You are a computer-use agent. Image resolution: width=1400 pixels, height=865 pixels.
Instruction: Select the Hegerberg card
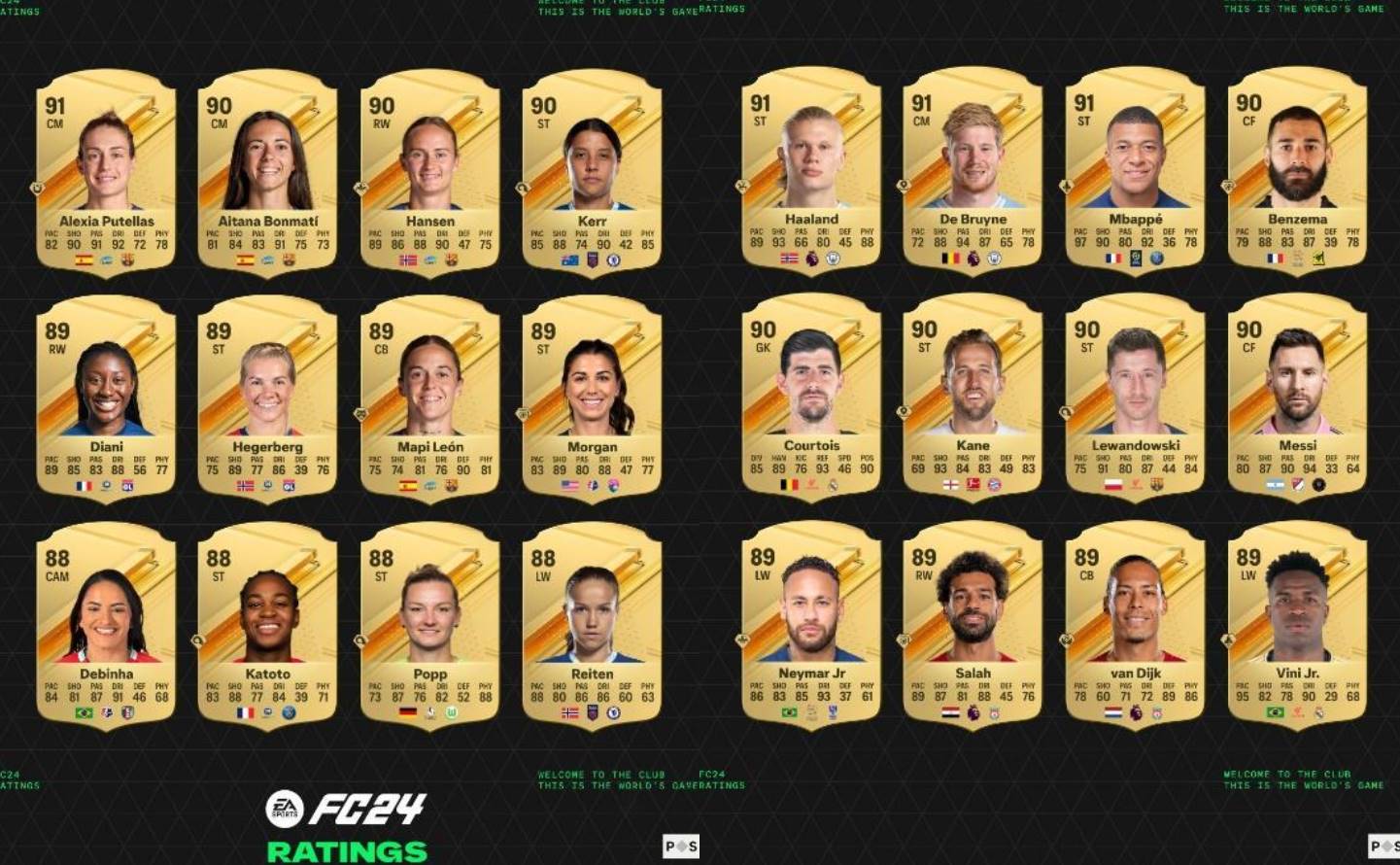pos(267,398)
